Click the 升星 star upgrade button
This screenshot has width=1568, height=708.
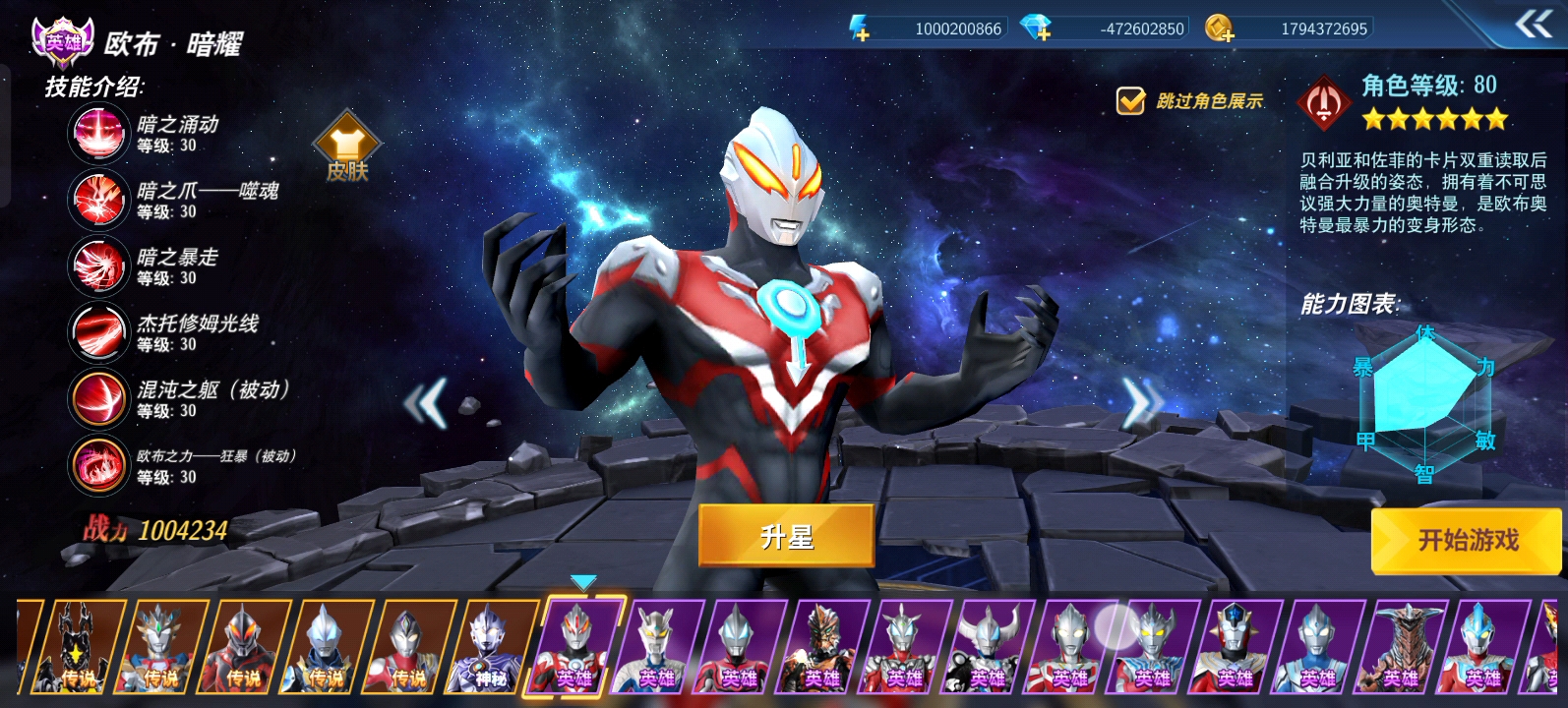pos(786,536)
